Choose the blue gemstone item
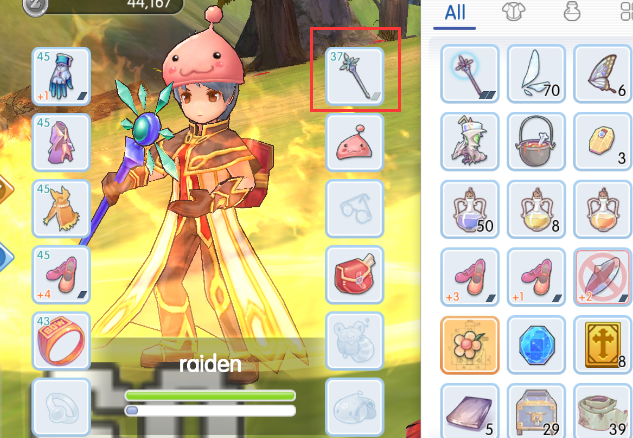This screenshot has width=633, height=438. click(536, 343)
